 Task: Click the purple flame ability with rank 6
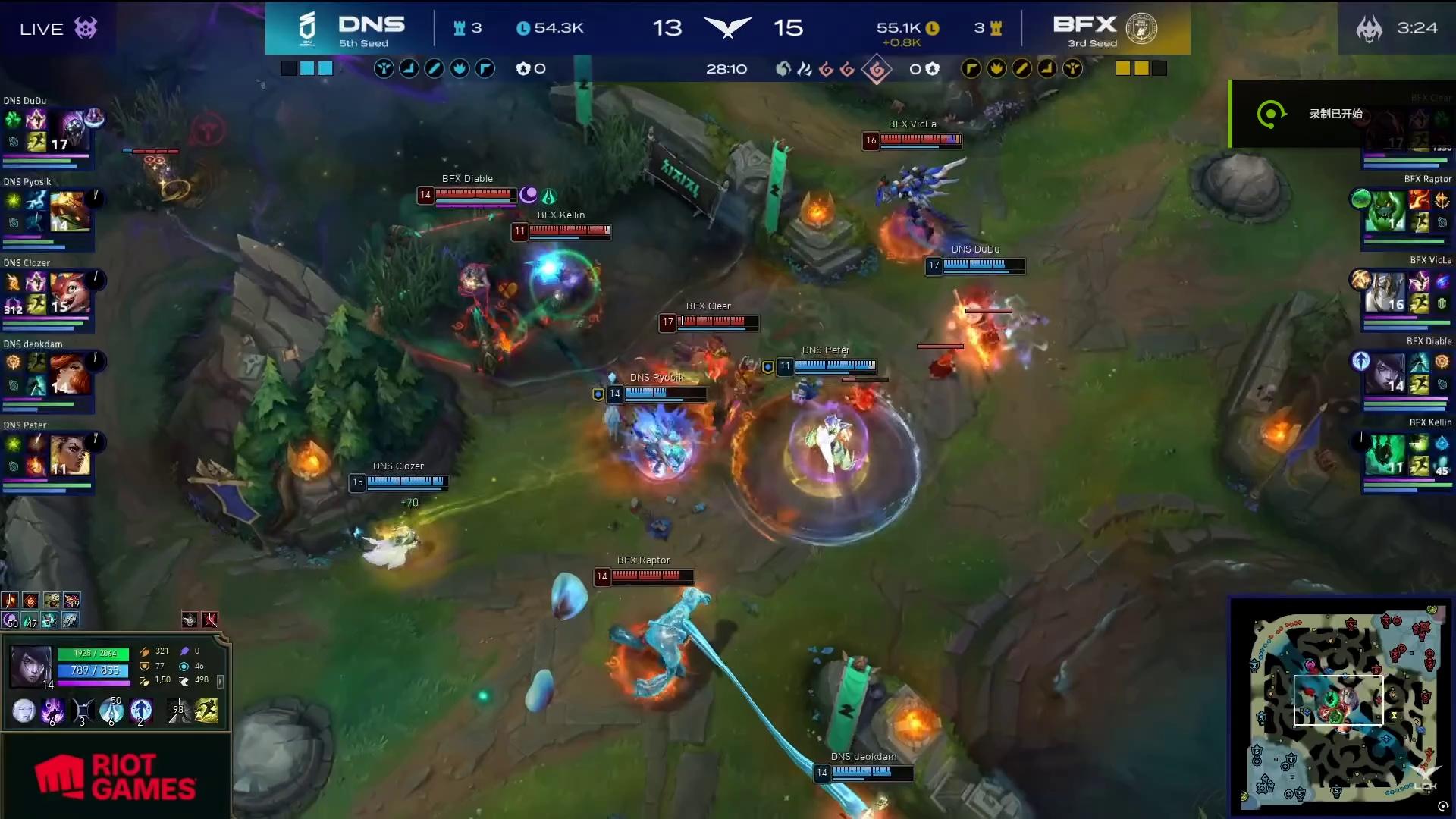[x=52, y=711]
